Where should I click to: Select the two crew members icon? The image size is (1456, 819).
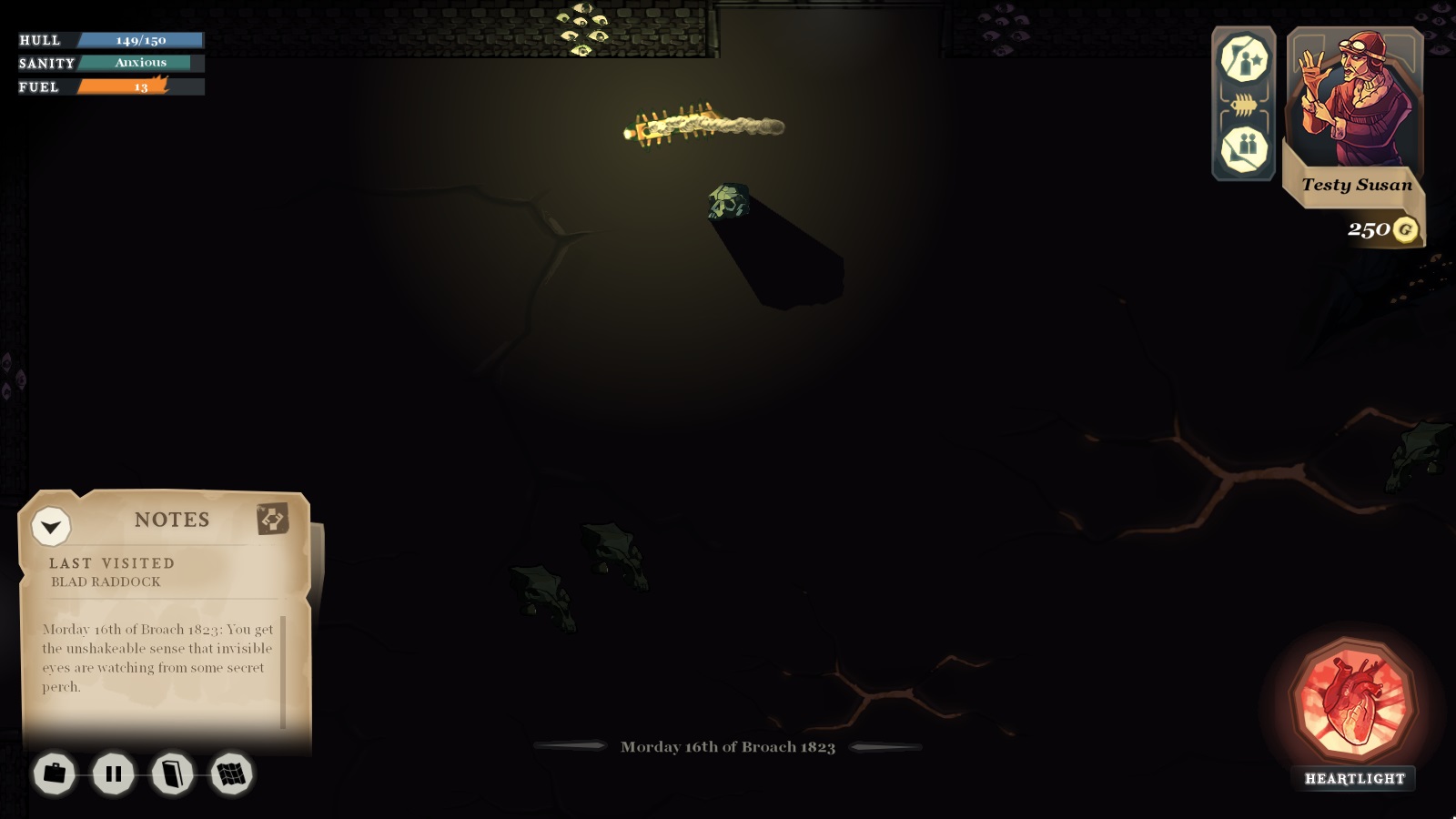pos(1244,148)
